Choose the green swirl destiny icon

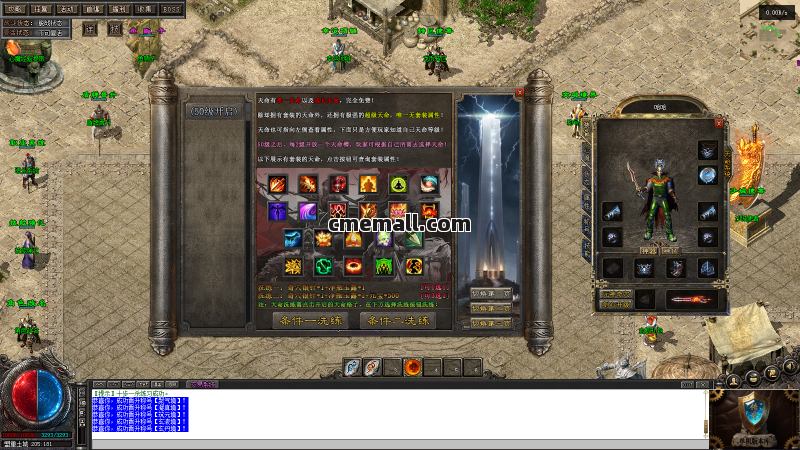point(324,266)
